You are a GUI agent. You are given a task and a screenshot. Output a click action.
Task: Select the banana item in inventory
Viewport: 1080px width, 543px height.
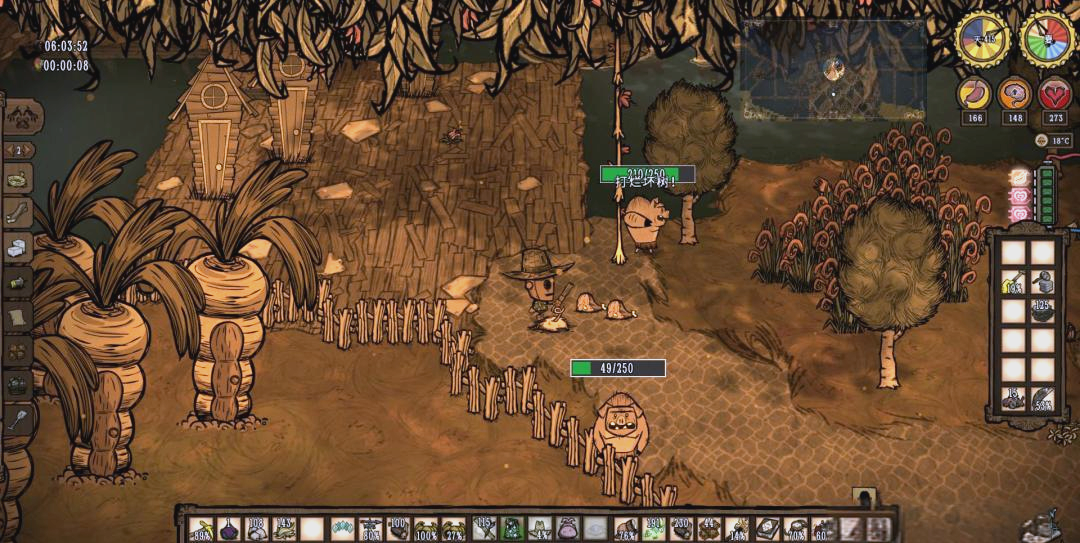coord(201,527)
